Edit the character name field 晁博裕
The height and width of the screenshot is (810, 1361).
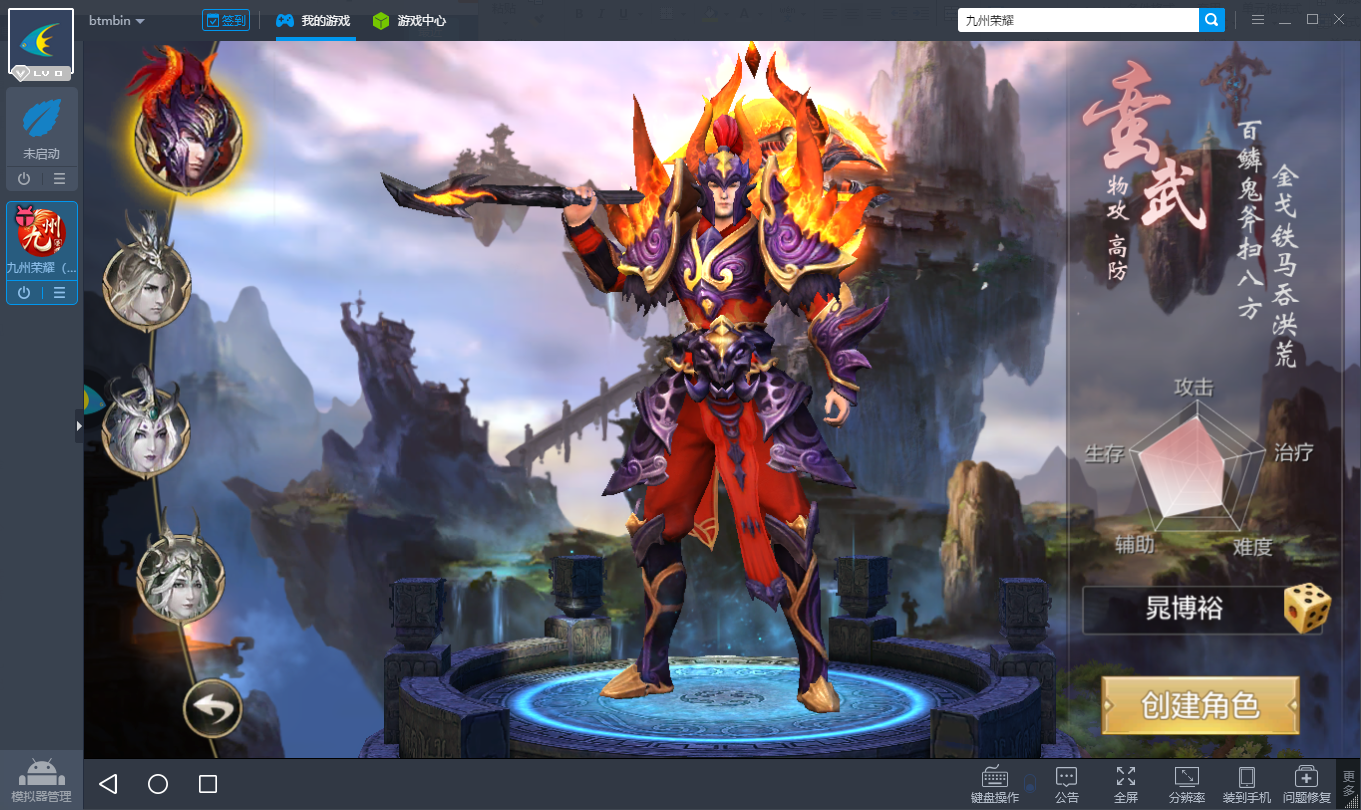(1184, 609)
